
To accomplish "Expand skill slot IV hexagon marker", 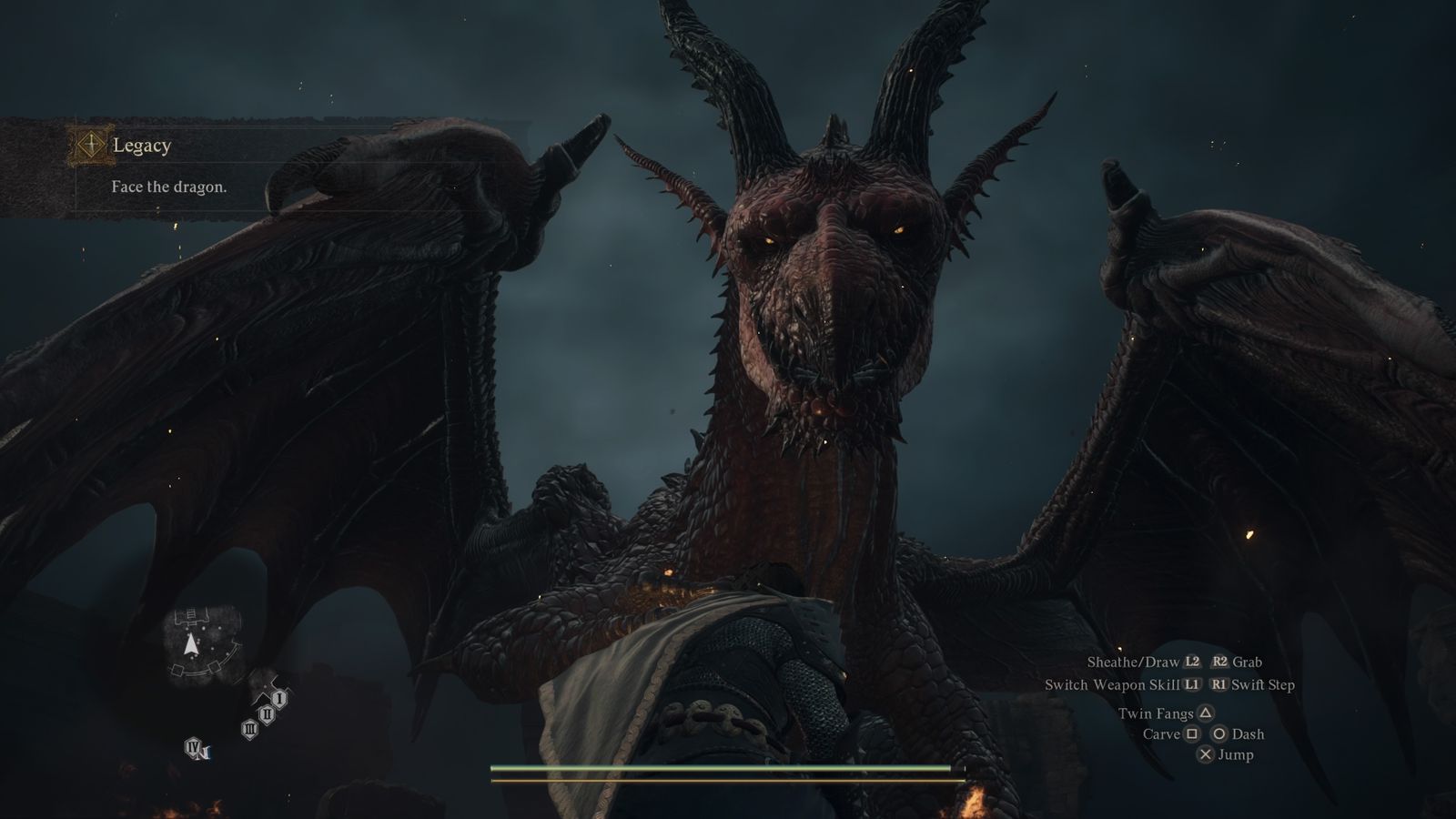I will 194,747.
